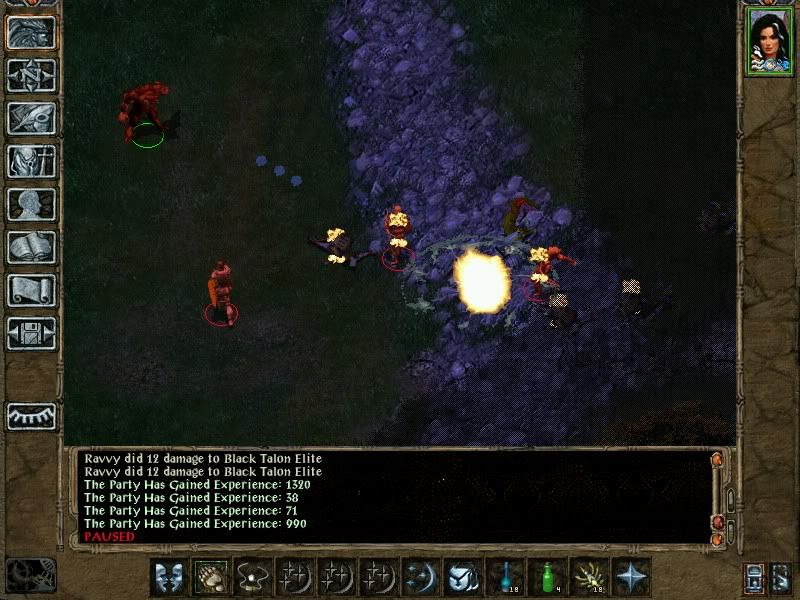The image size is (800, 600).
Task: Open the mage spellbook button
Action: pos(31,247)
